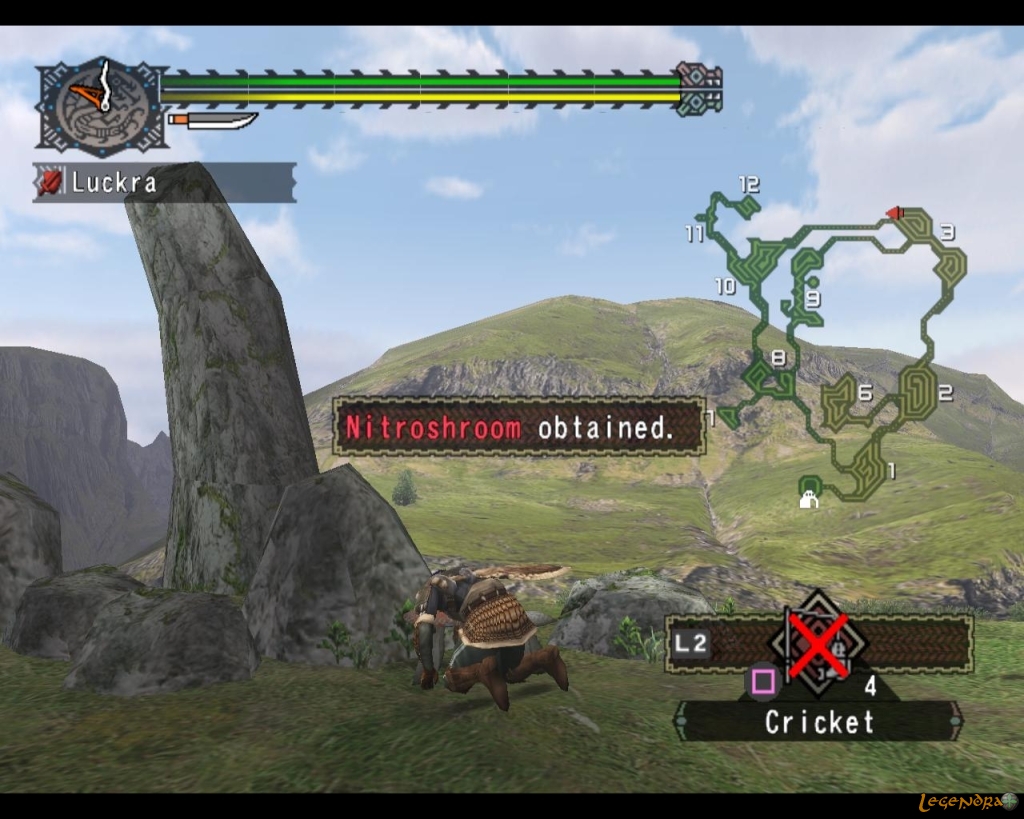Click the Legendra watermark logo

tap(966, 801)
